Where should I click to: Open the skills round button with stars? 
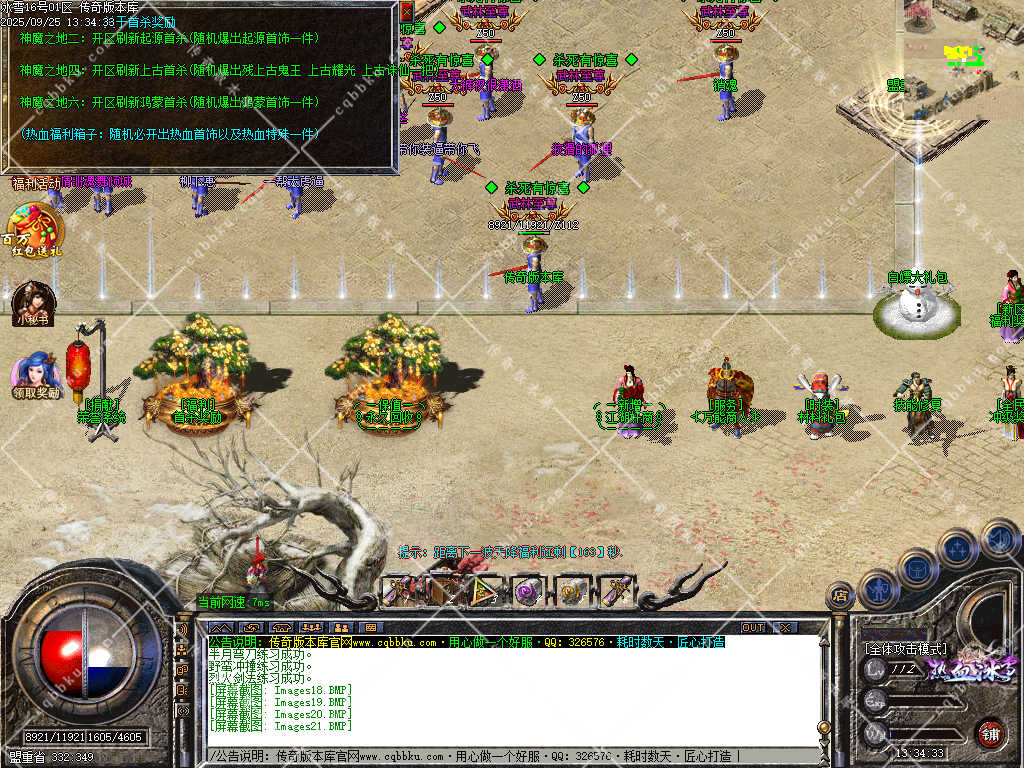(x=956, y=548)
